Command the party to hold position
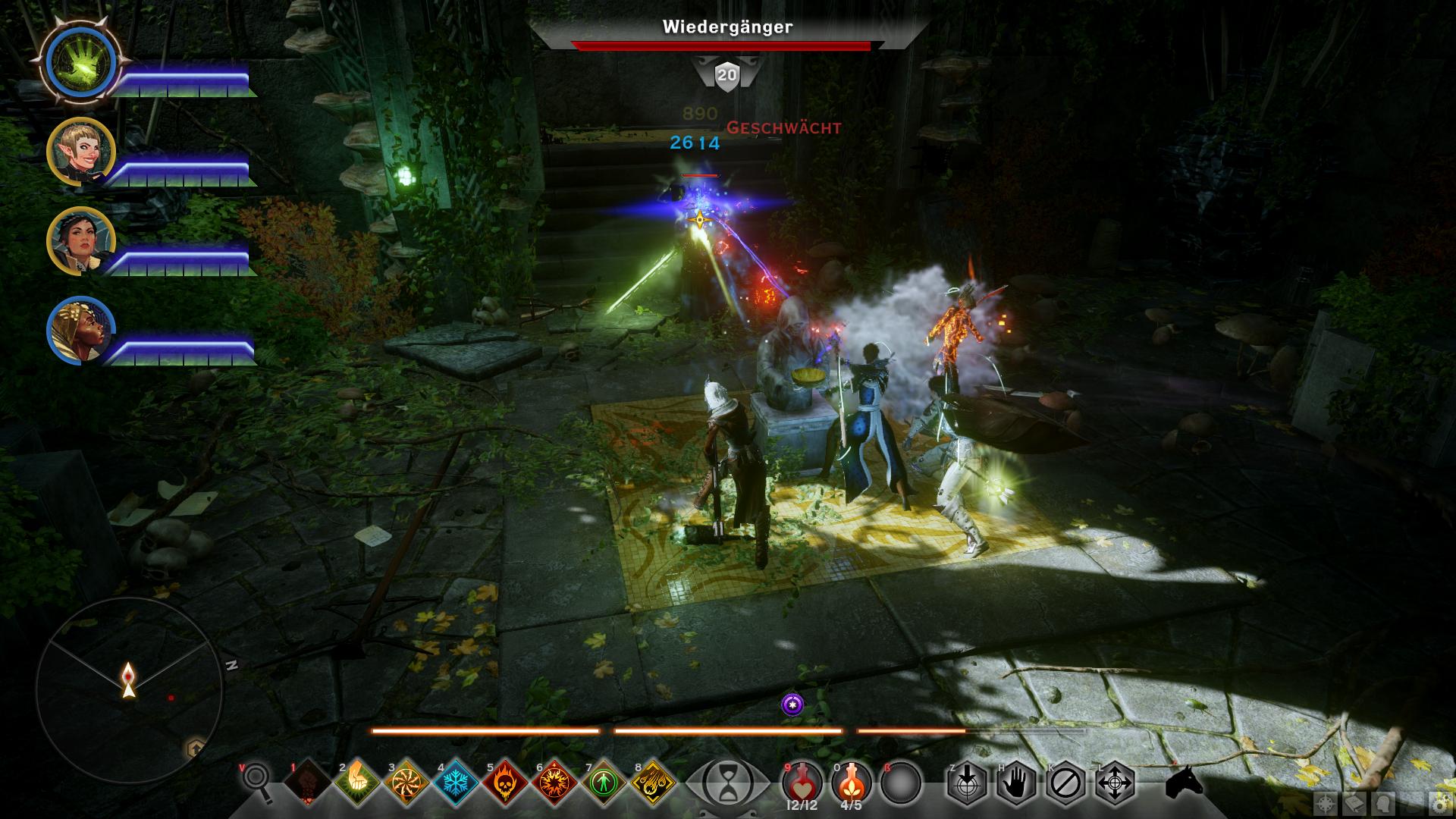The width and height of the screenshot is (1456, 819). (1016, 782)
